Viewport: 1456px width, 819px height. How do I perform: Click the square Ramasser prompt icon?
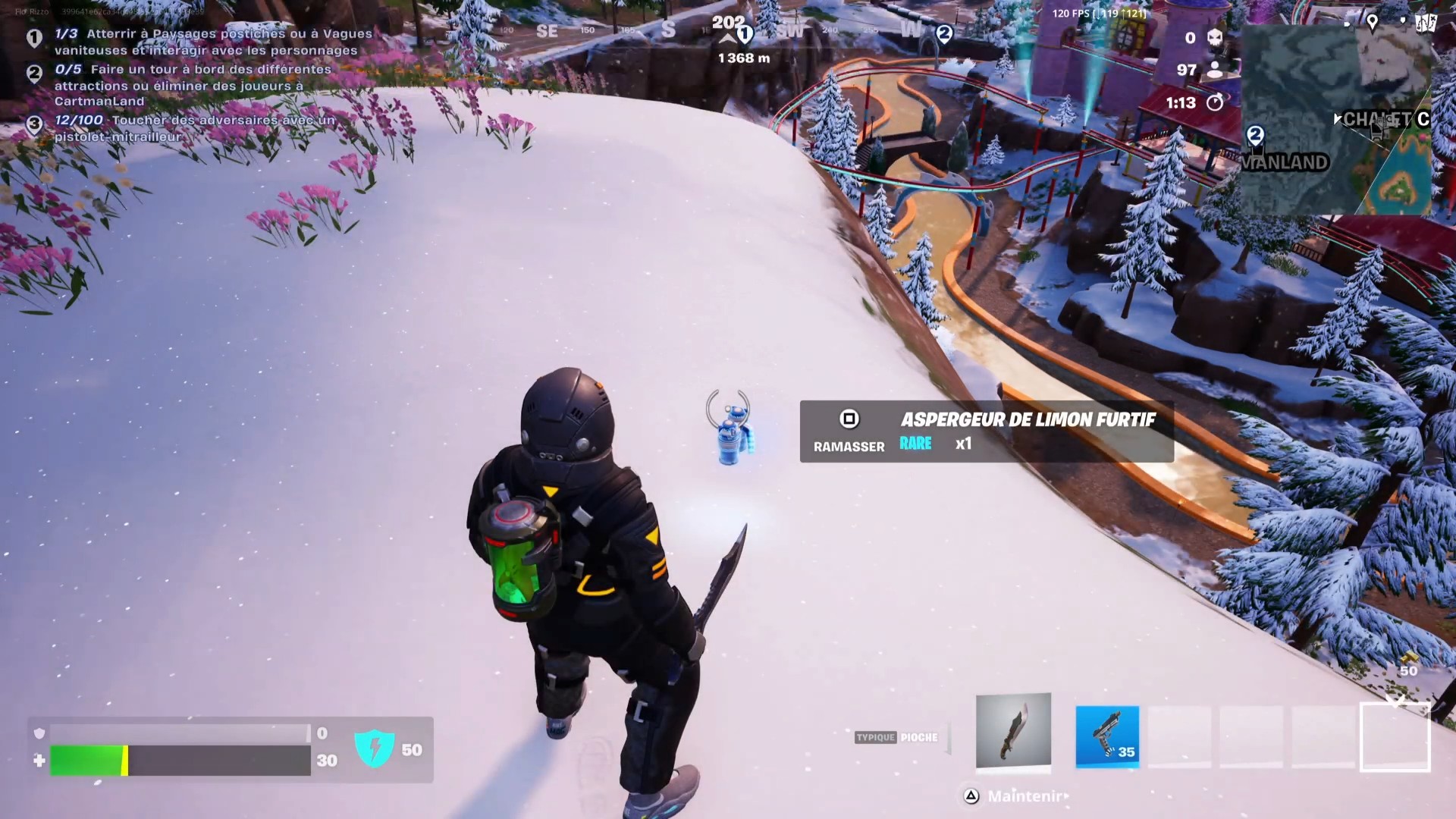(849, 420)
